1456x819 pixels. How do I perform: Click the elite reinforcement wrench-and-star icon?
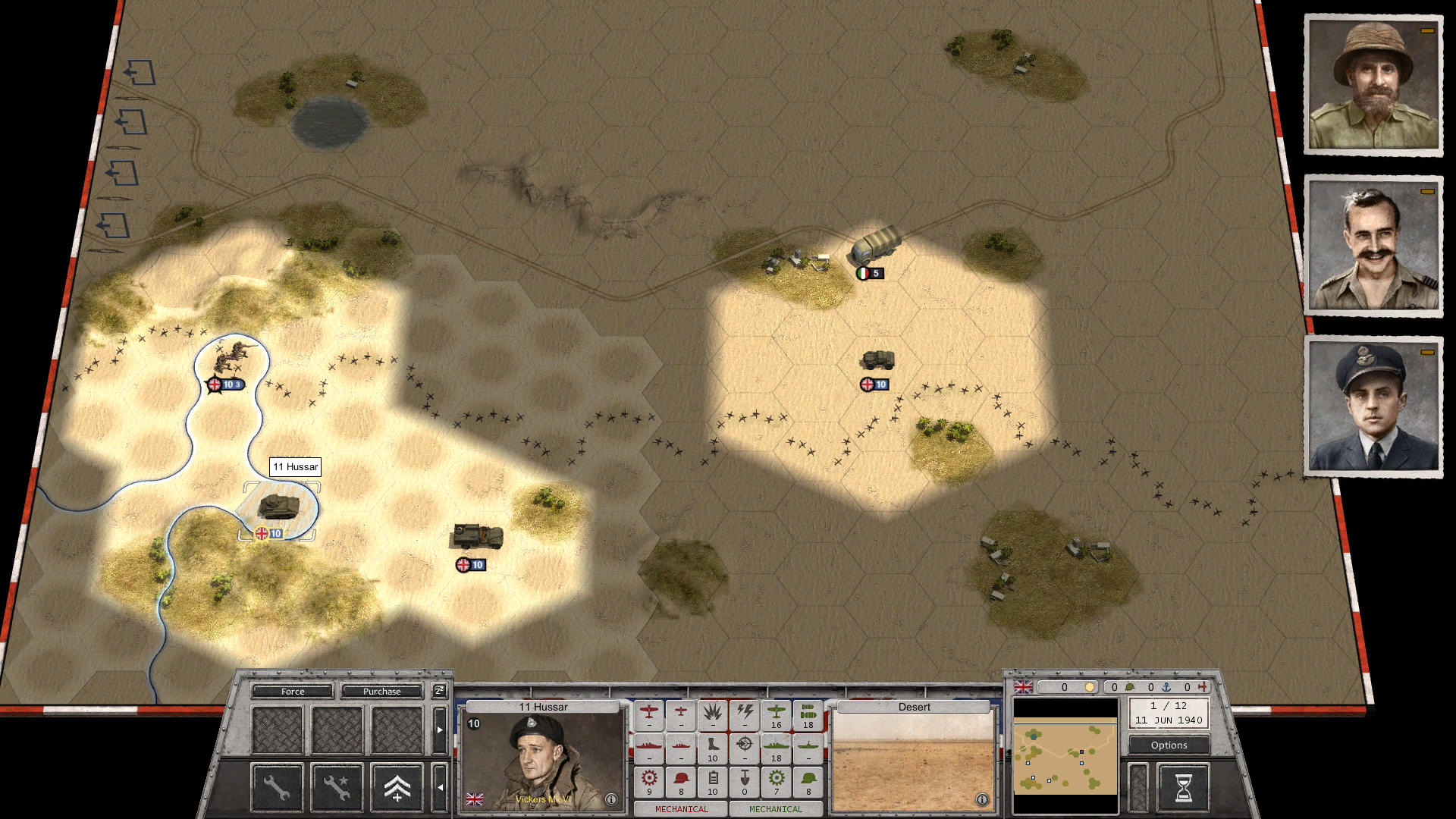338,789
